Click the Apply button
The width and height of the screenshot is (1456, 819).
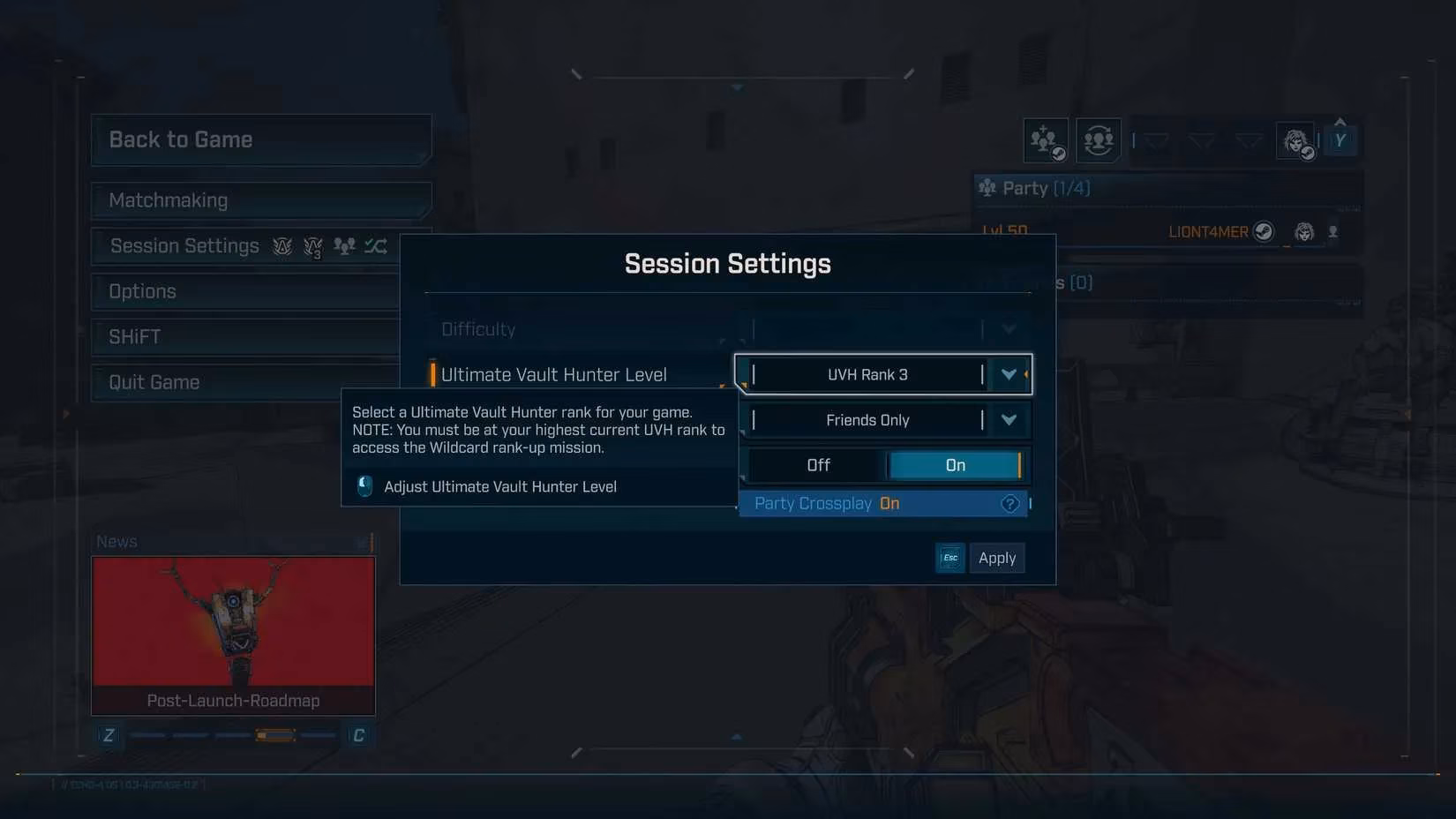997,558
